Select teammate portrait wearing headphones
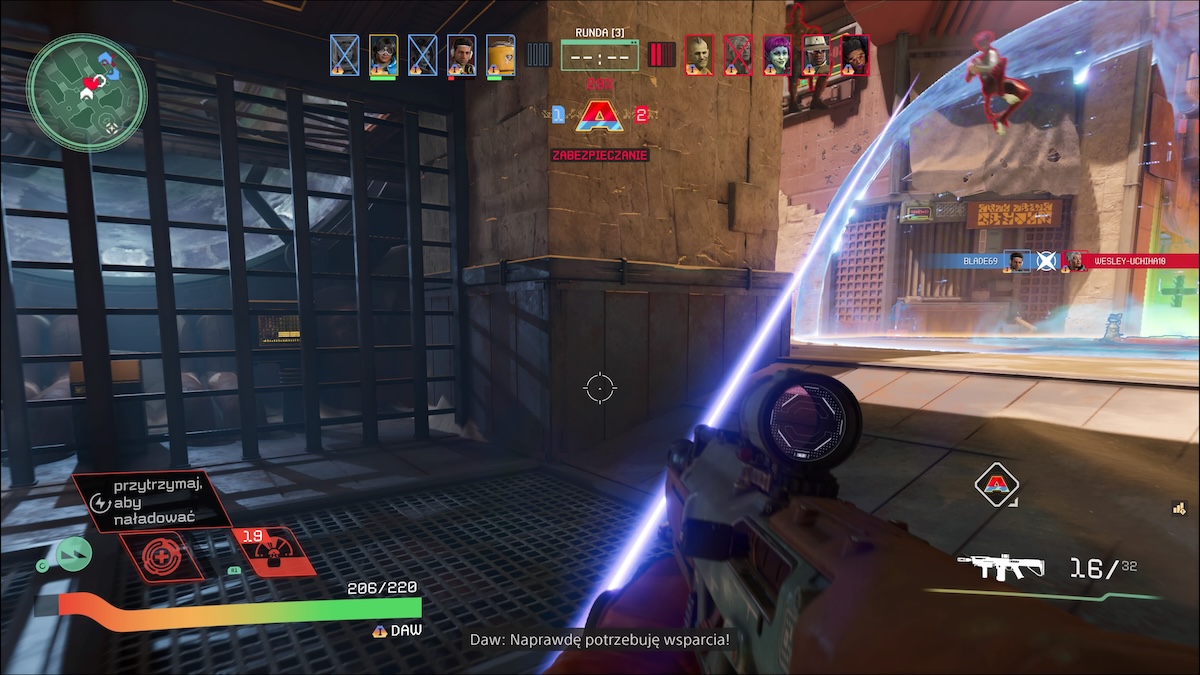1200x675 pixels. [x=461, y=55]
